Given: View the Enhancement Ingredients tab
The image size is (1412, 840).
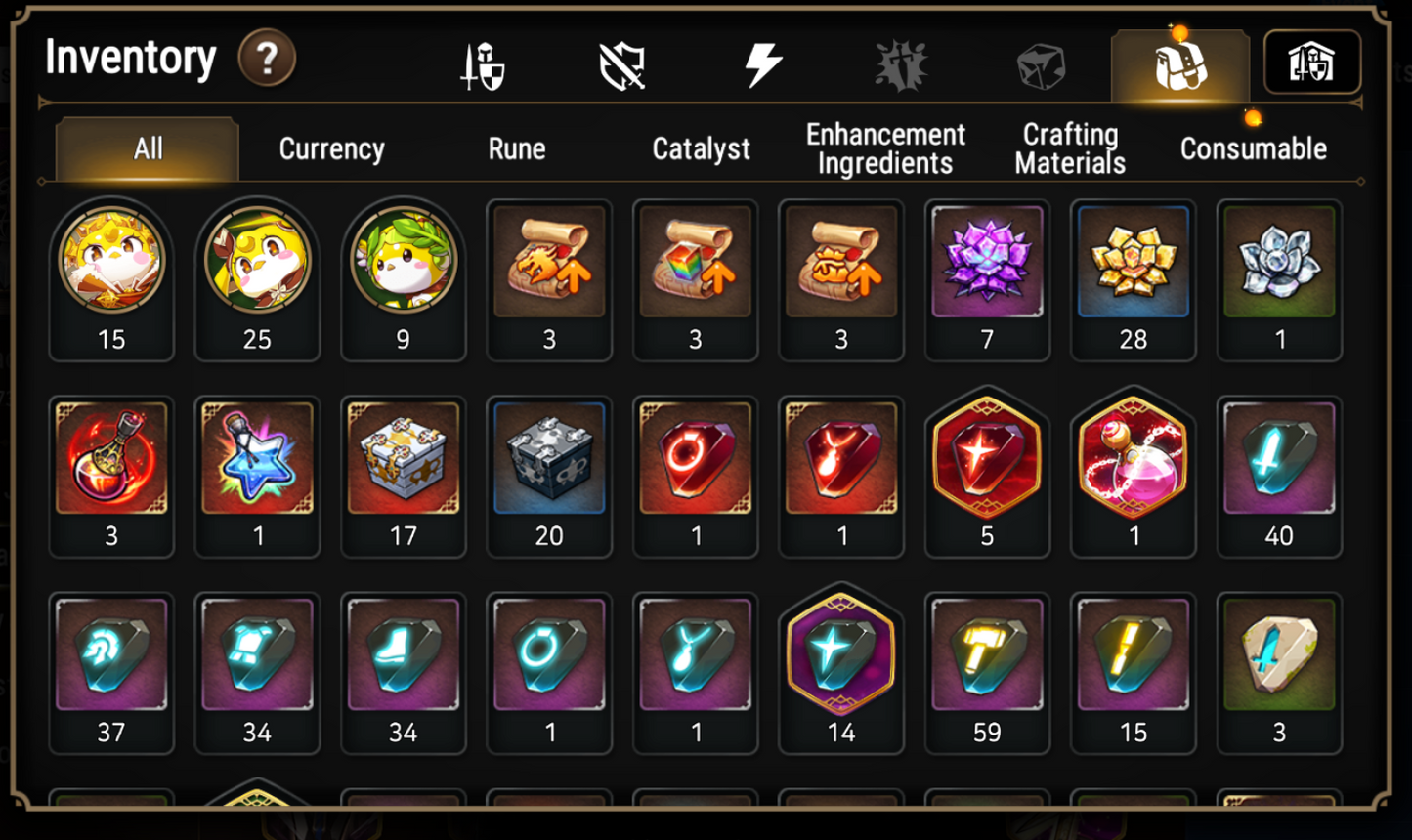Looking at the screenshot, I should [884, 148].
